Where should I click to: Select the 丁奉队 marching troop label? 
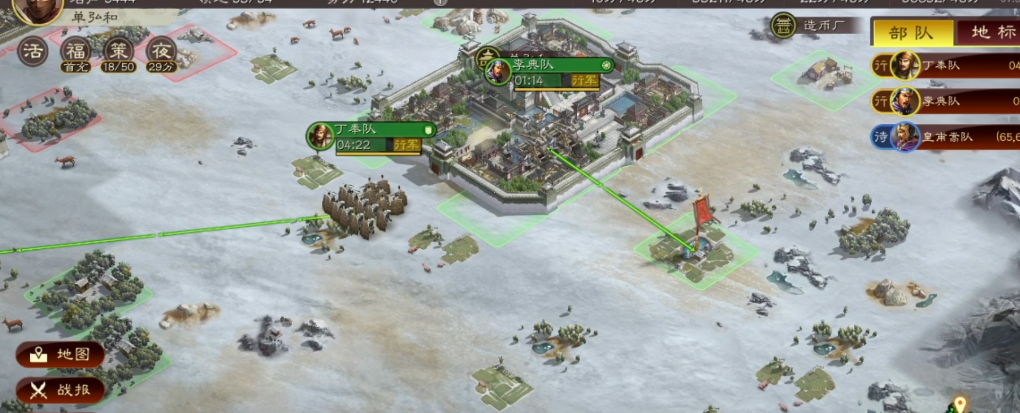click(372, 136)
